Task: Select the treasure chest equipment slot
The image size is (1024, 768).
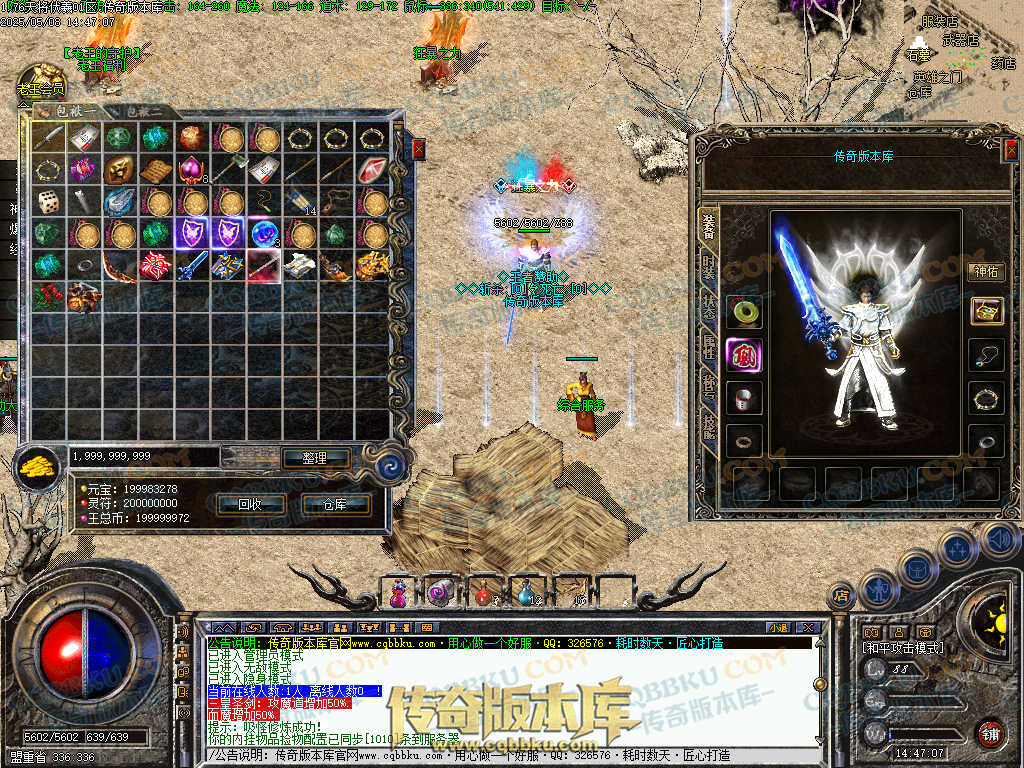Action: (x=986, y=311)
